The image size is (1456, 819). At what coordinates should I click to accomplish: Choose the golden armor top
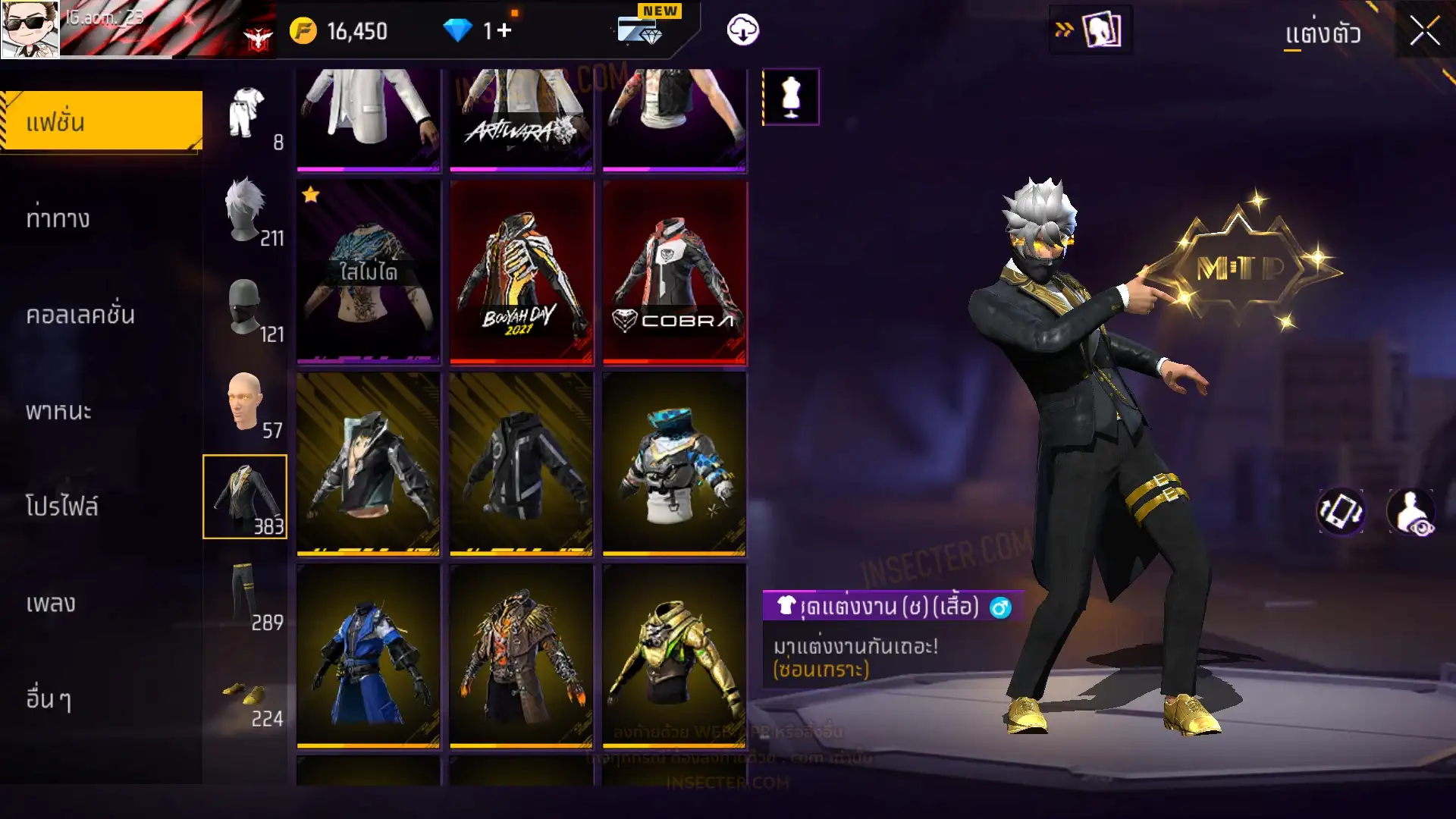674,657
